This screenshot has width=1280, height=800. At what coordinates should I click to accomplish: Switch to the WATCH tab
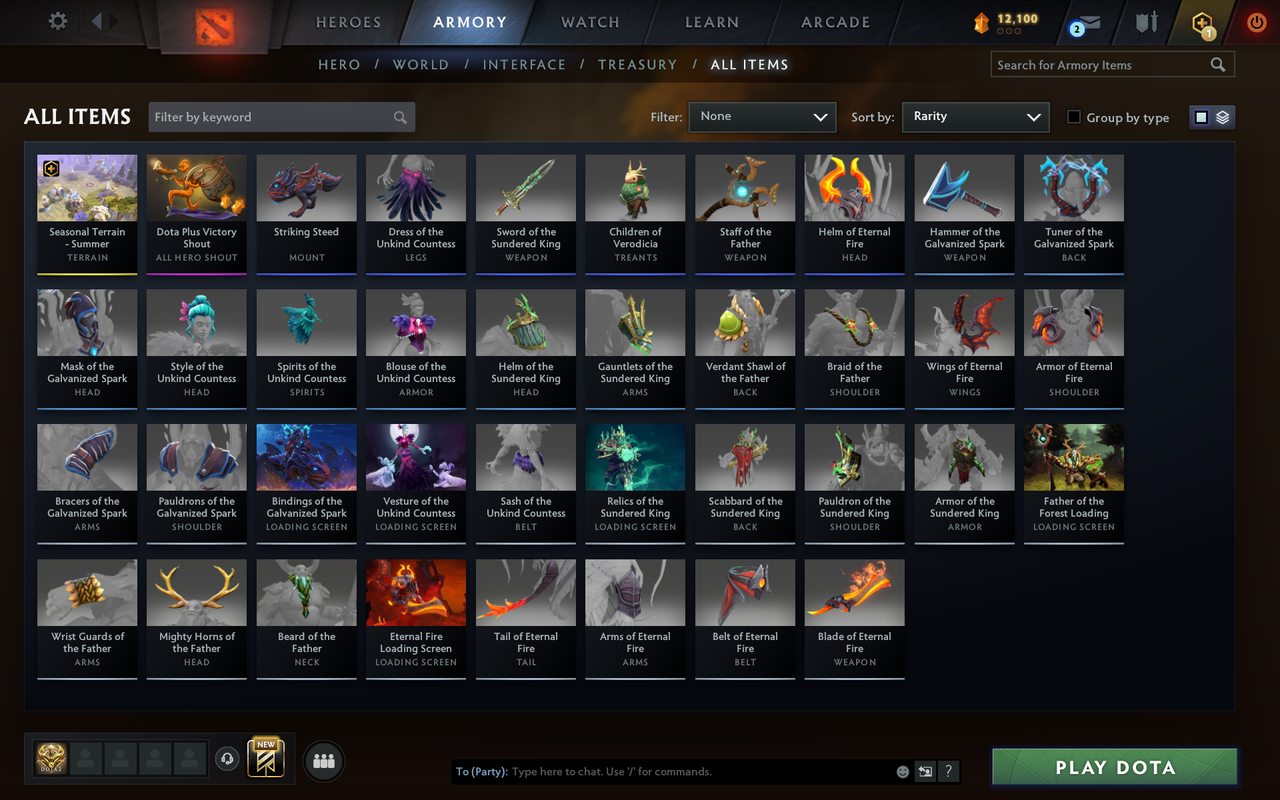pos(590,22)
